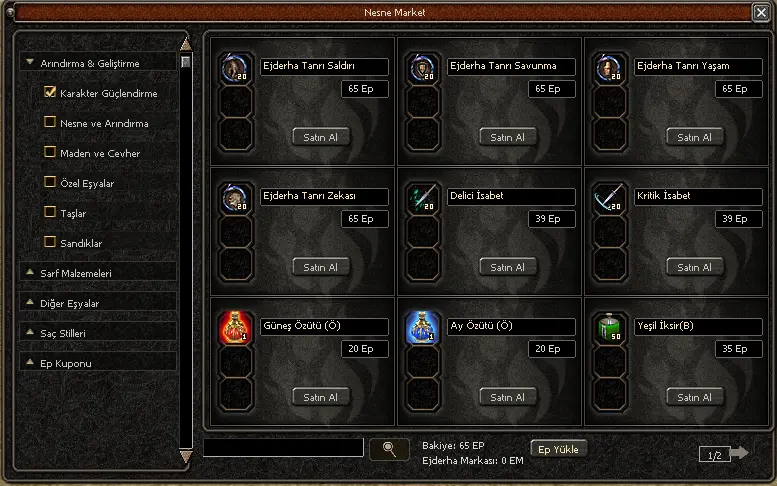The image size is (777, 486).
Task: Buy the Yeşil İksir(B) potion
Action: tap(695, 397)
